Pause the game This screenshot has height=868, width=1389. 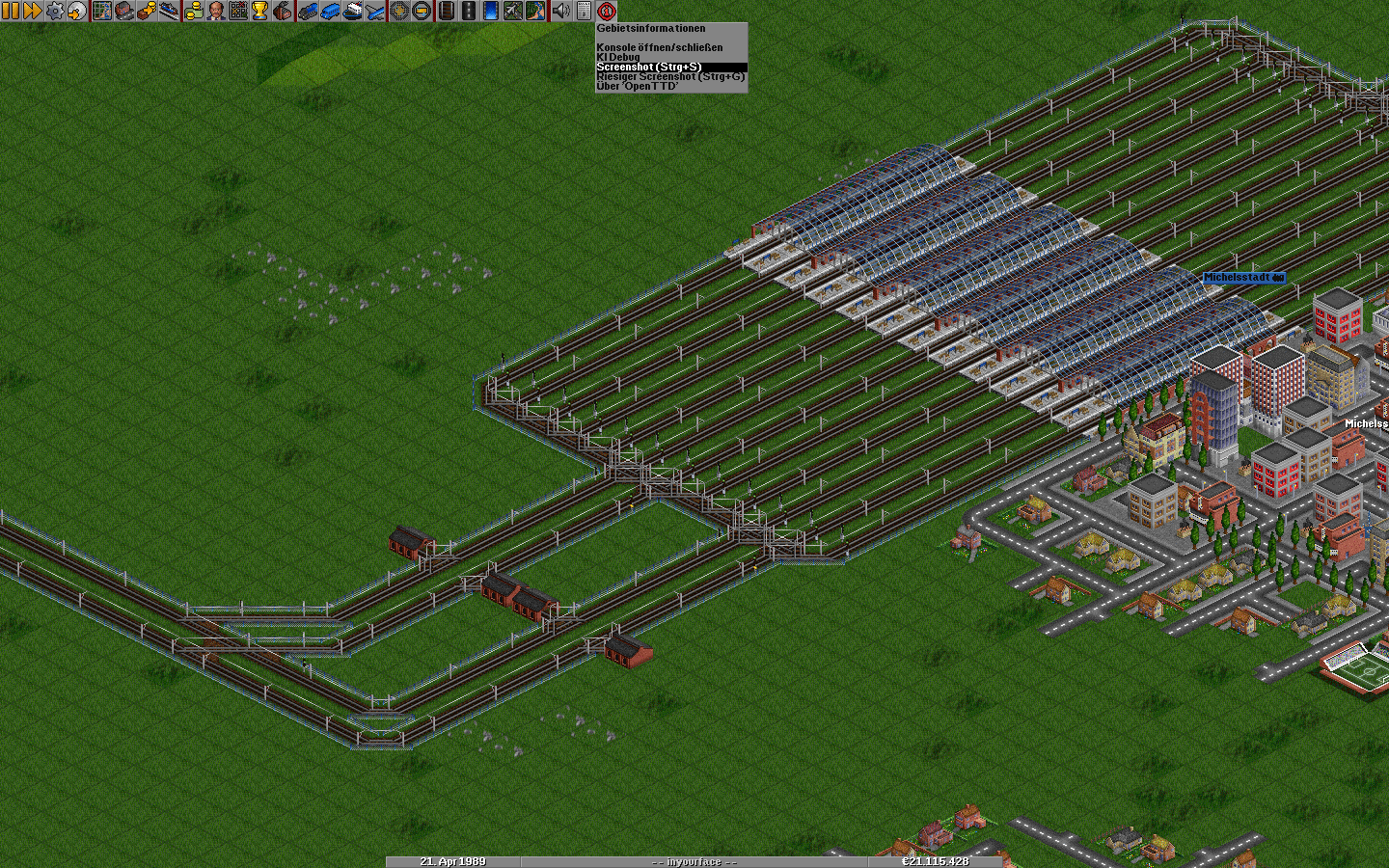pyautogui.click(x=11, y=11)
